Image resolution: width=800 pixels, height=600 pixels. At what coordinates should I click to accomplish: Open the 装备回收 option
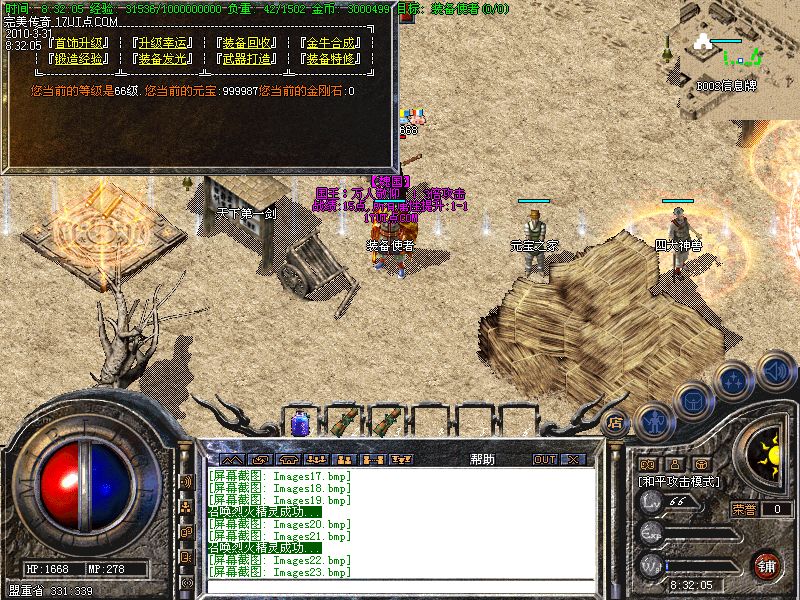(245, 43)
